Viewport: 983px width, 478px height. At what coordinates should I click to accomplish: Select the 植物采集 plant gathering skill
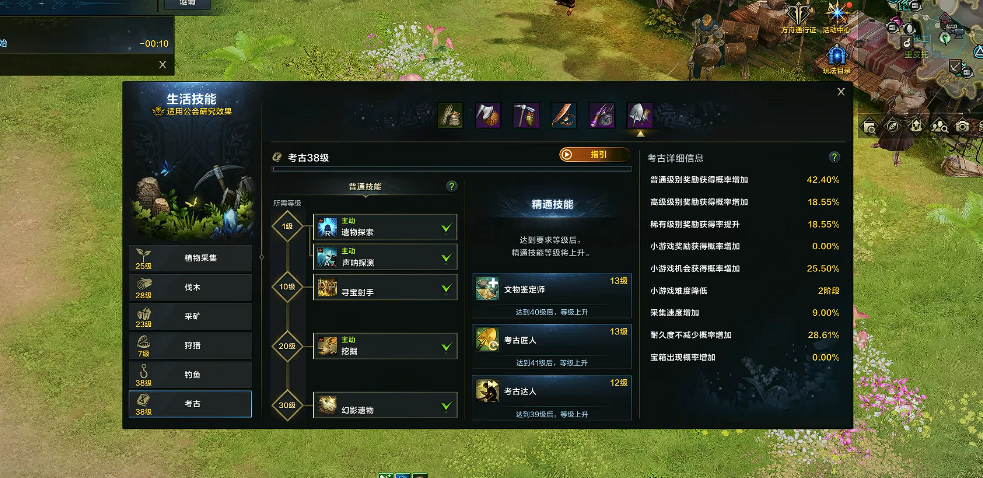[x=190, y=258]
